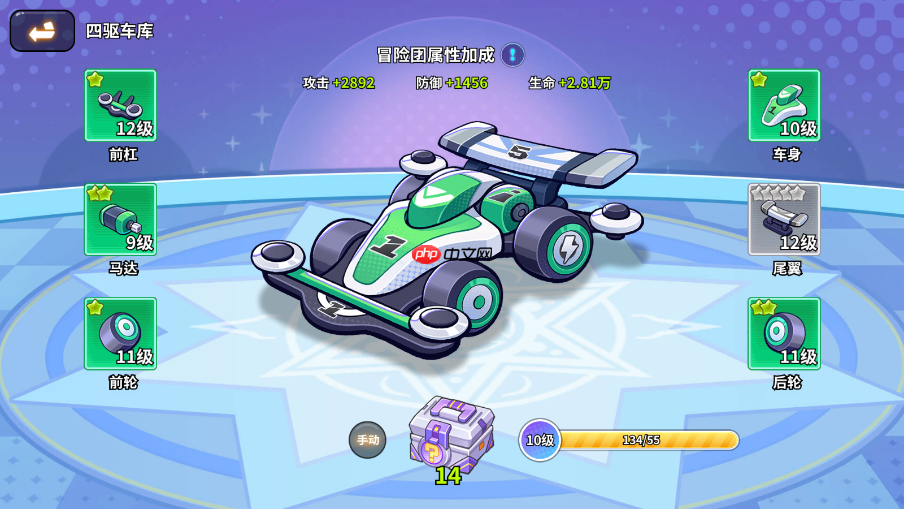Select the 前杠 front bumper slot
Viewport: 904px width, 509px height.
[120, 105]
